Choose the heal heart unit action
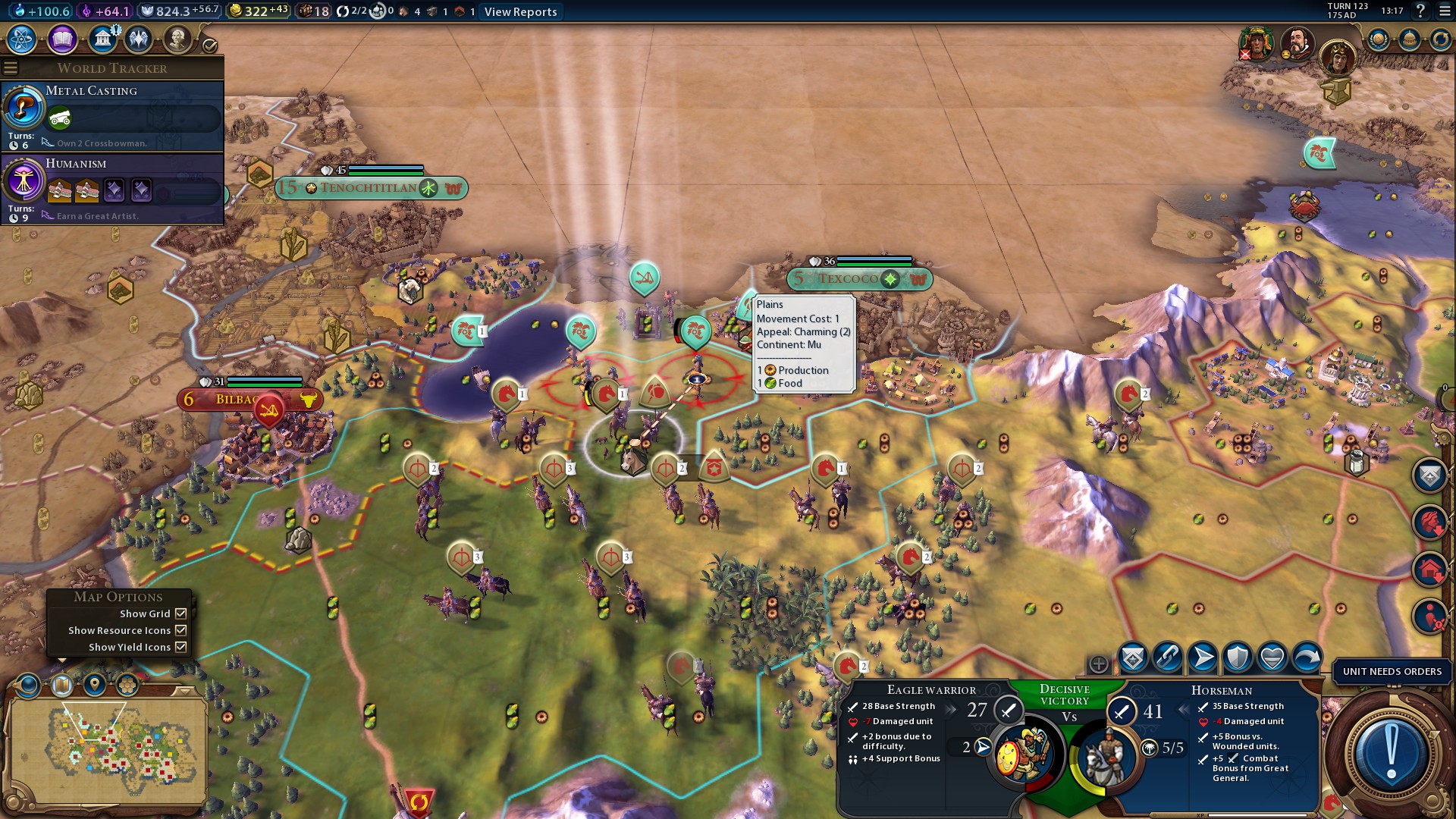 point(1272,657)
